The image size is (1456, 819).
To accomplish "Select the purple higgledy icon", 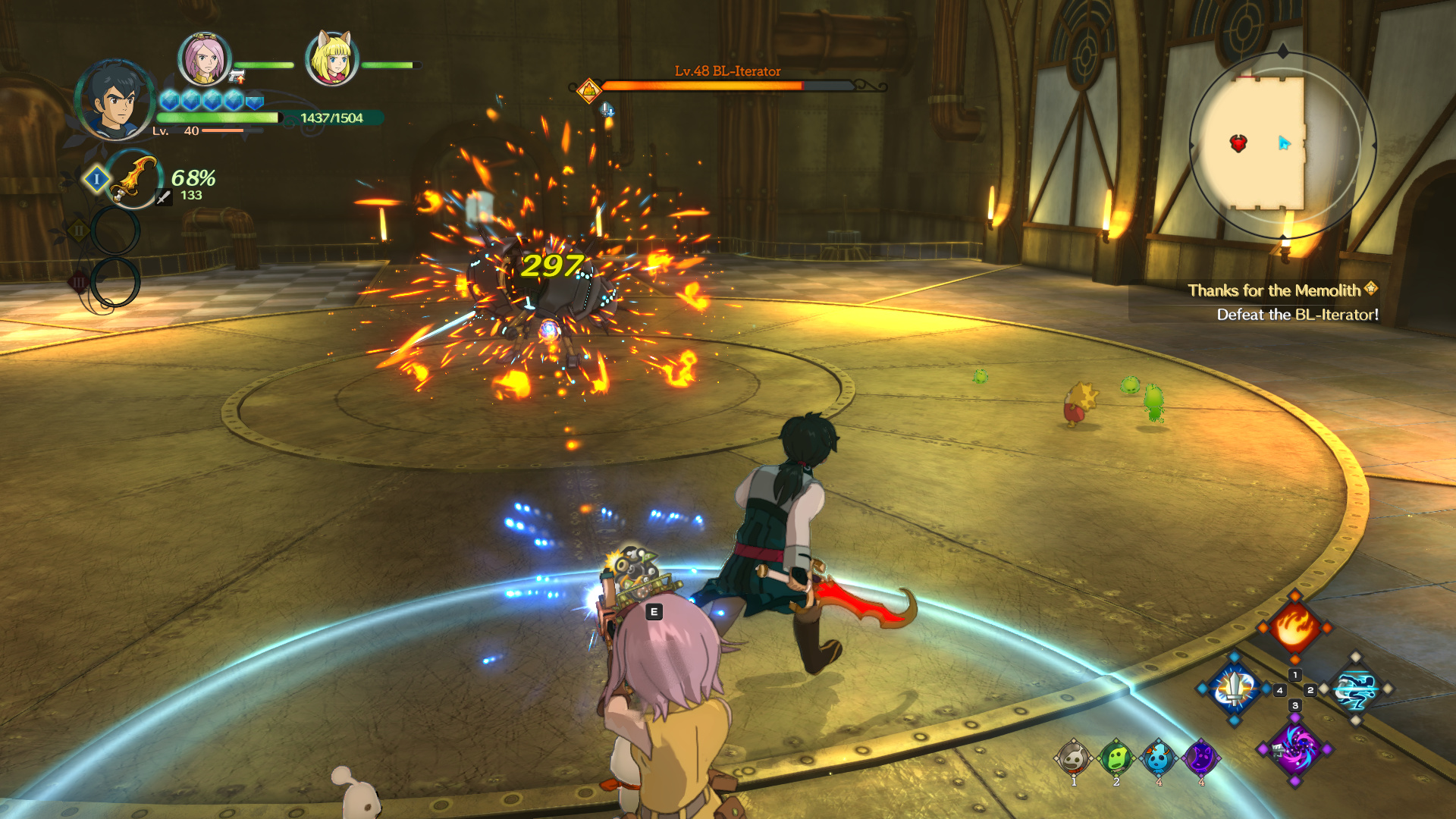I will [1200, 758].
